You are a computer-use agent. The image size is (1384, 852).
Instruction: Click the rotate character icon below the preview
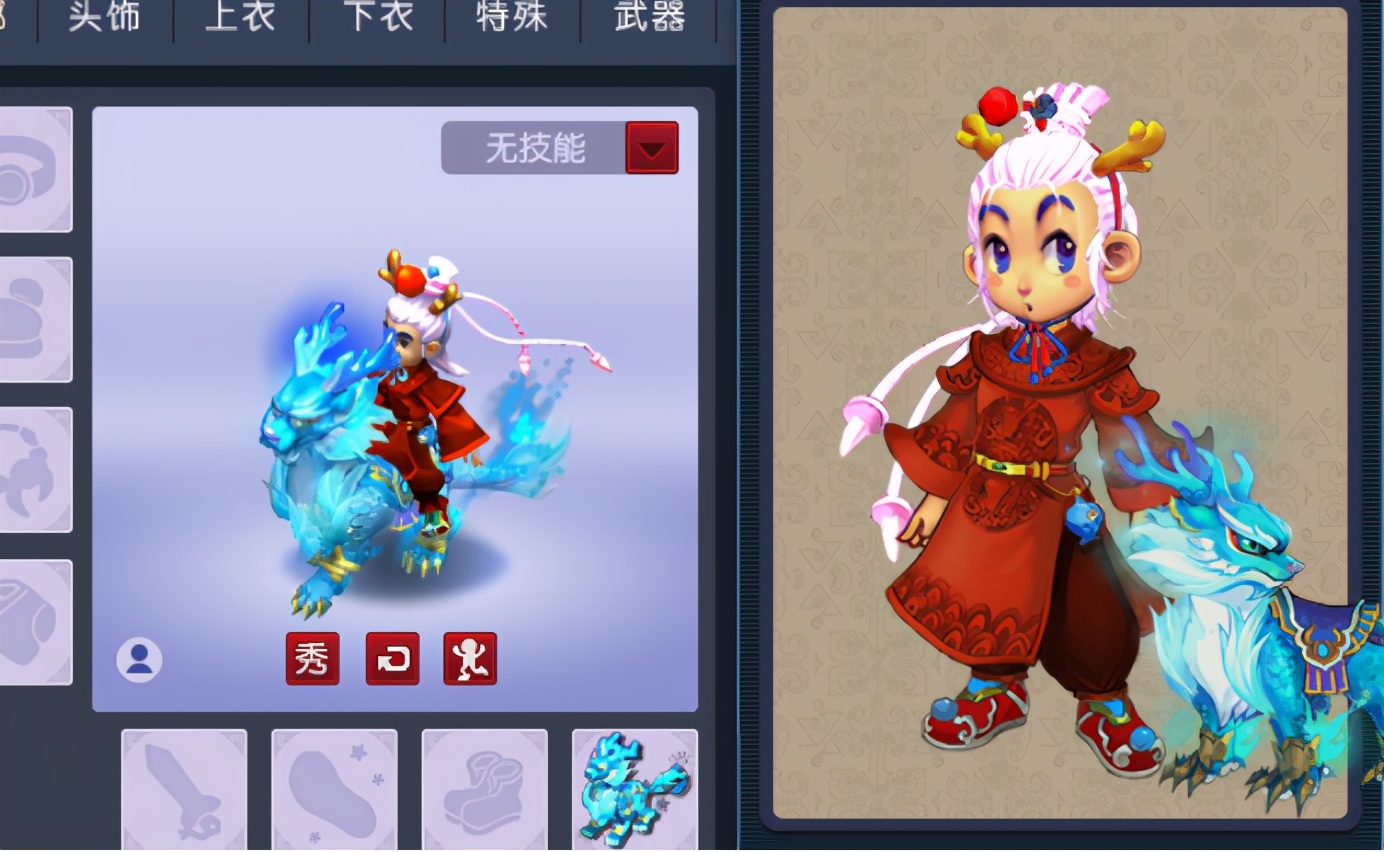coord(392,659)
